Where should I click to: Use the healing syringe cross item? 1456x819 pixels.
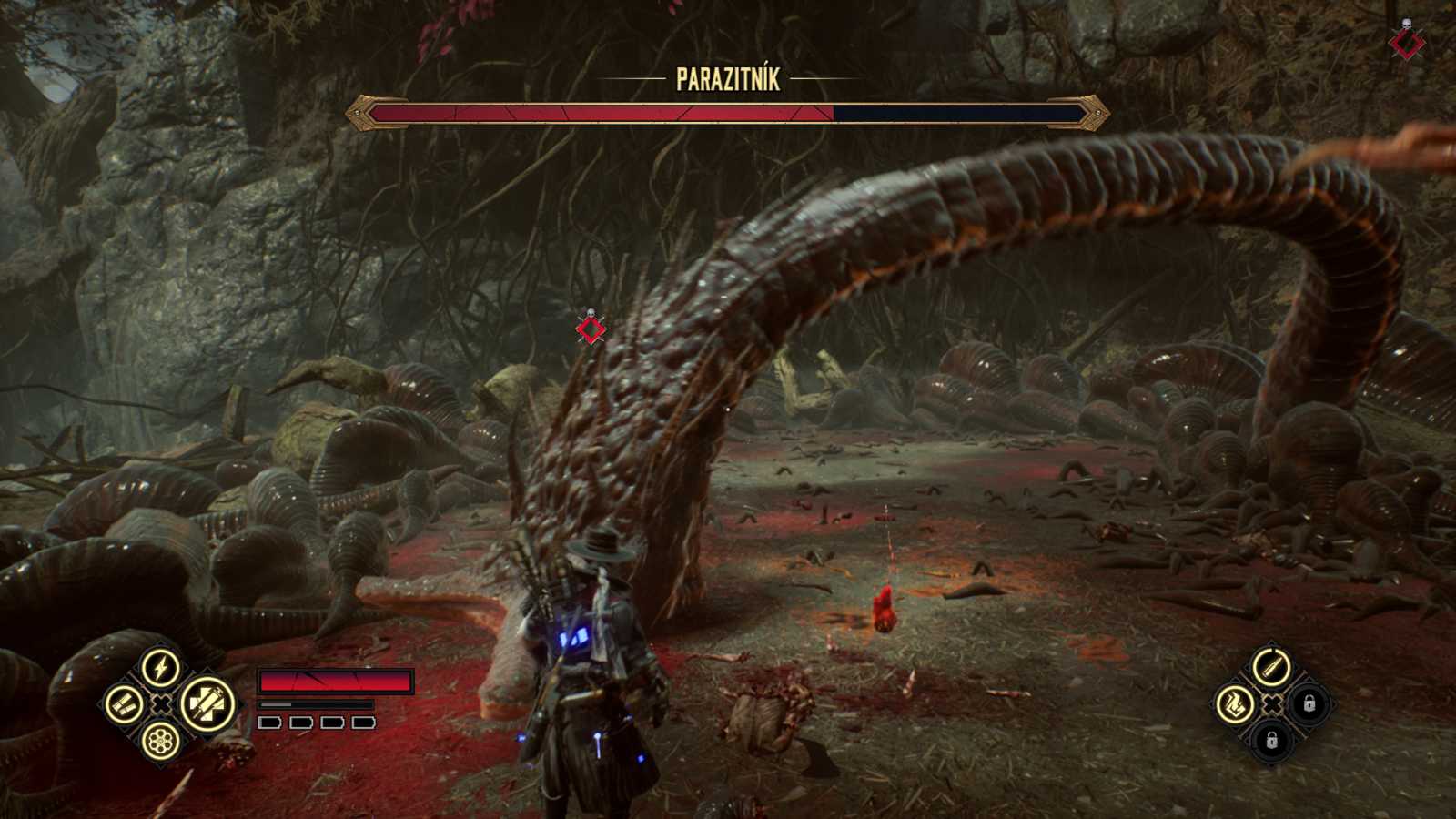[x=207, y=705]
